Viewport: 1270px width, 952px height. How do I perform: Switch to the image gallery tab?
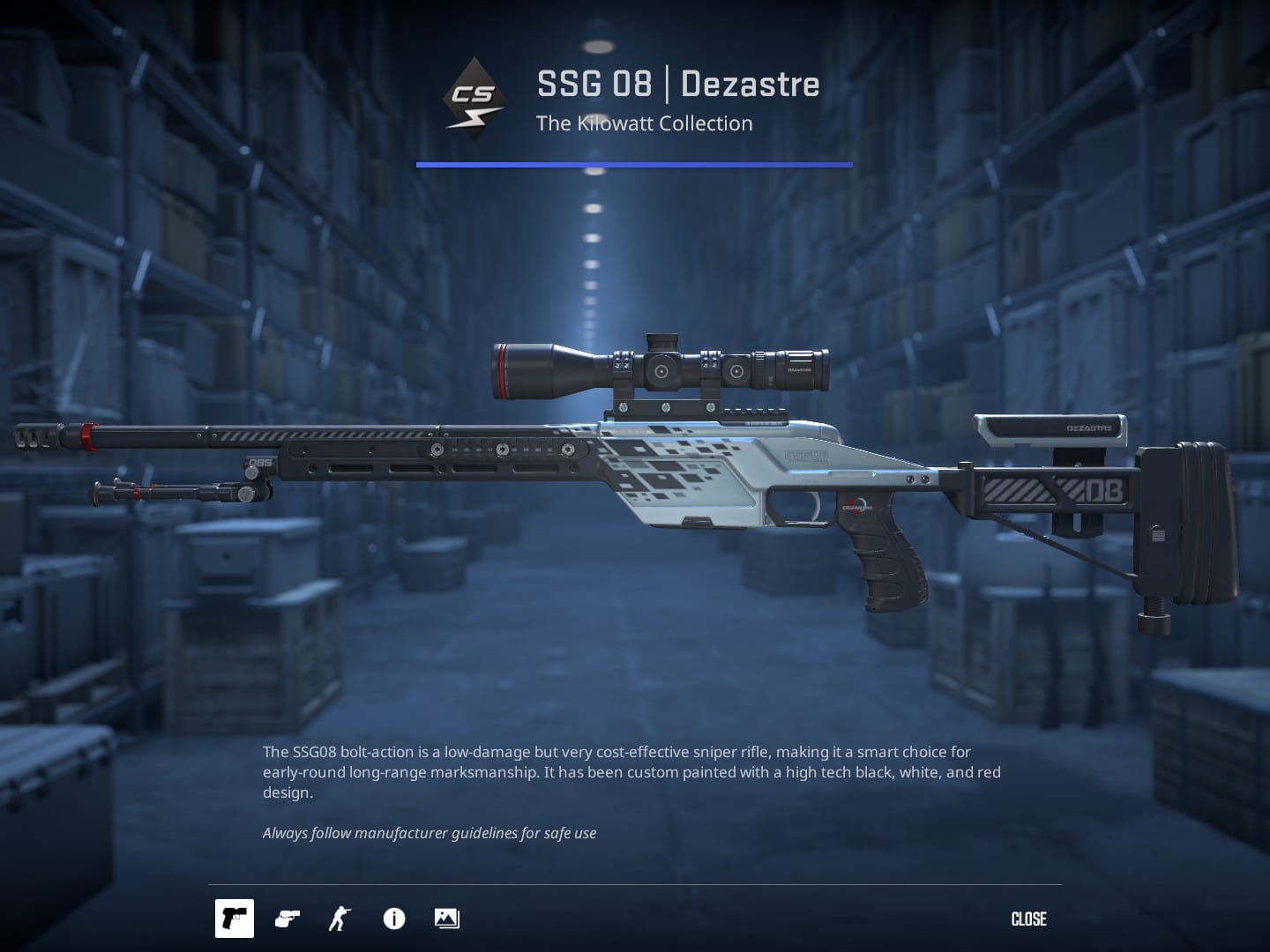click(446, 919)
